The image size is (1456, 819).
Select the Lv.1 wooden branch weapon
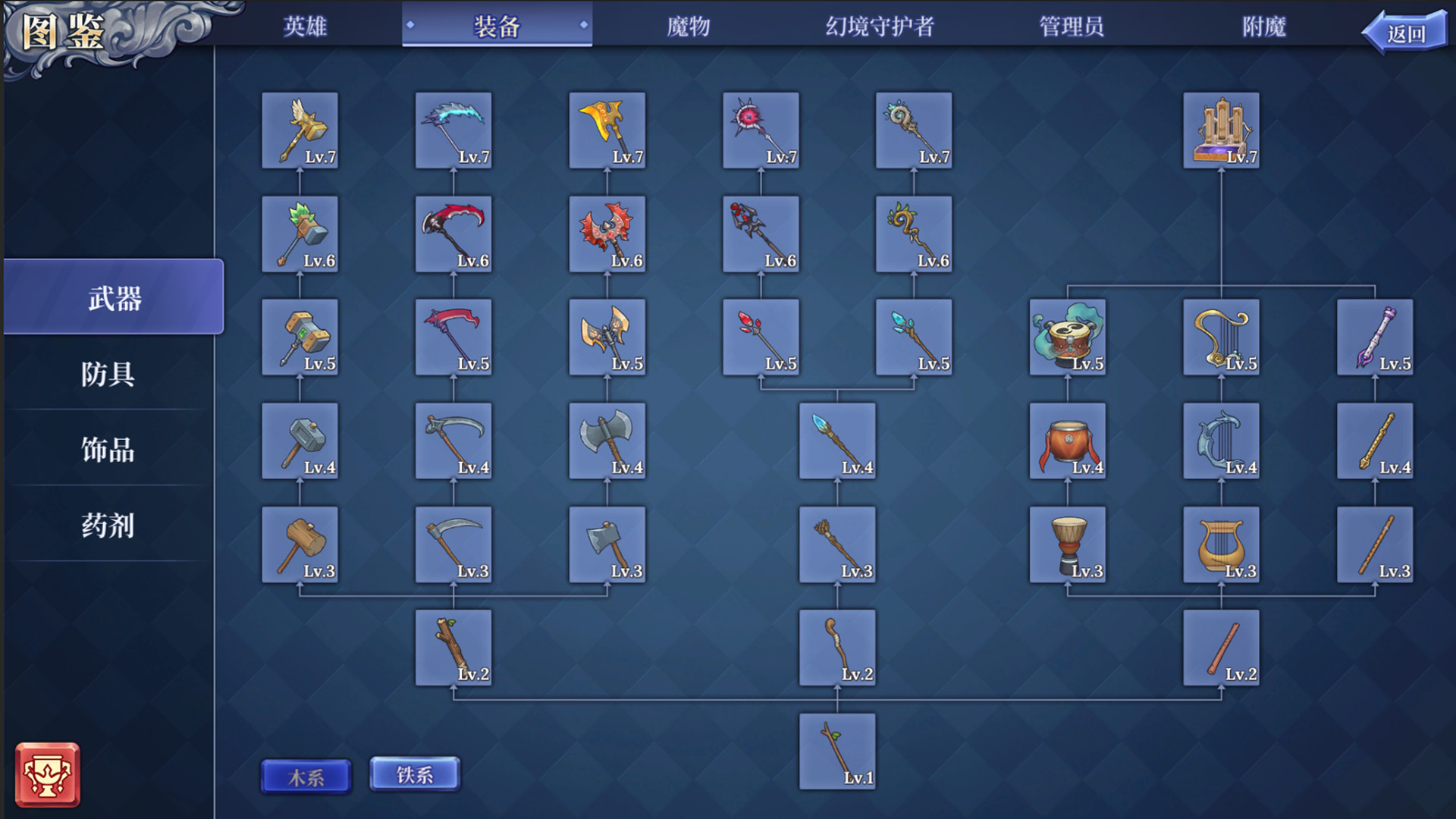(x=838, y=751)
